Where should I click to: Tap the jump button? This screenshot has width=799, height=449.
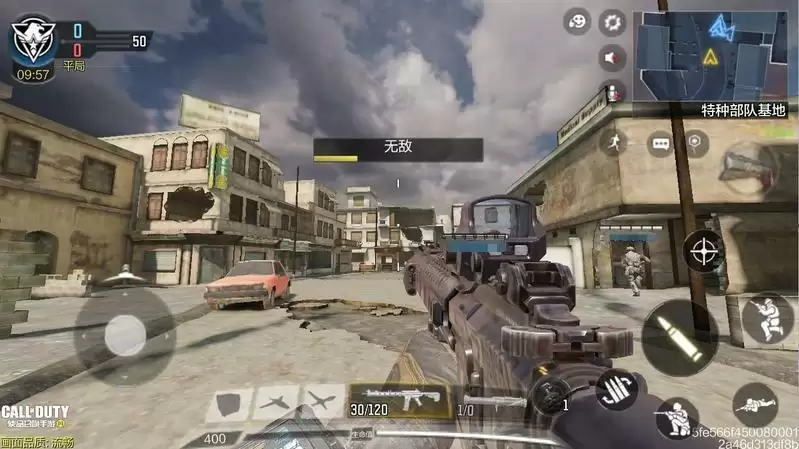(768, 320)
